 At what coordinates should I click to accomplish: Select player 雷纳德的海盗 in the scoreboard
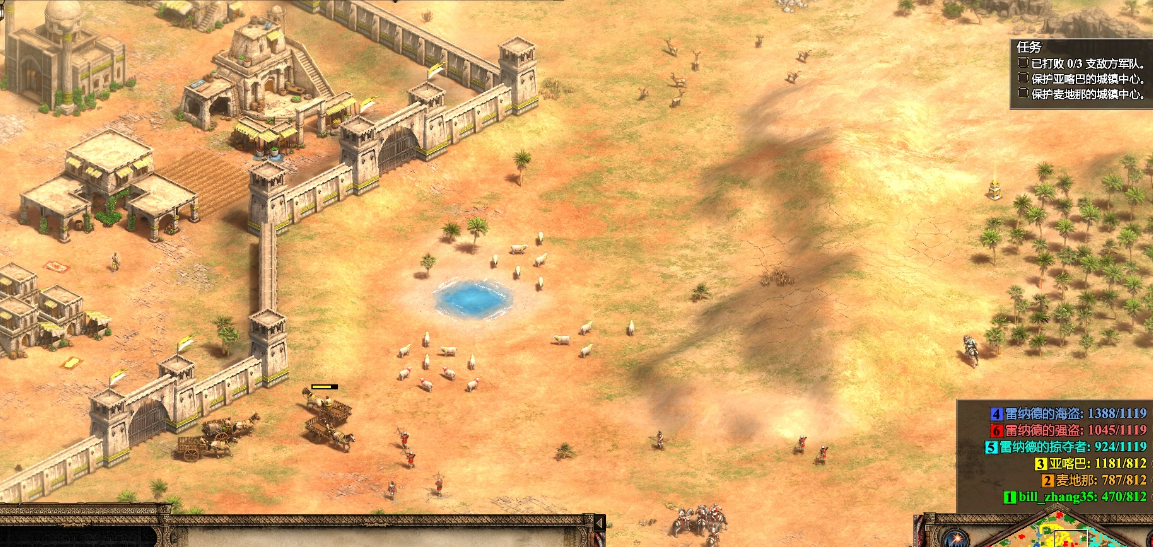pyautogui.click(x=1068, y=414)
